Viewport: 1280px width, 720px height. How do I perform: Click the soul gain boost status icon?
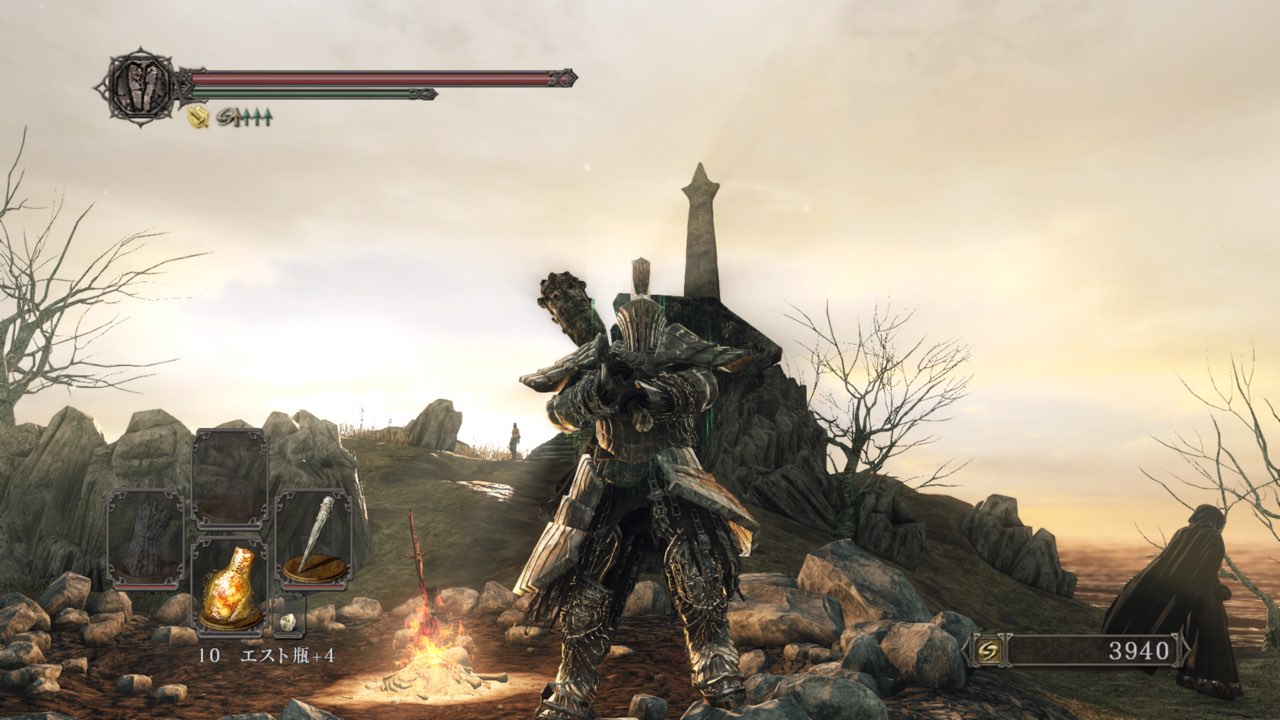(244, 117)
